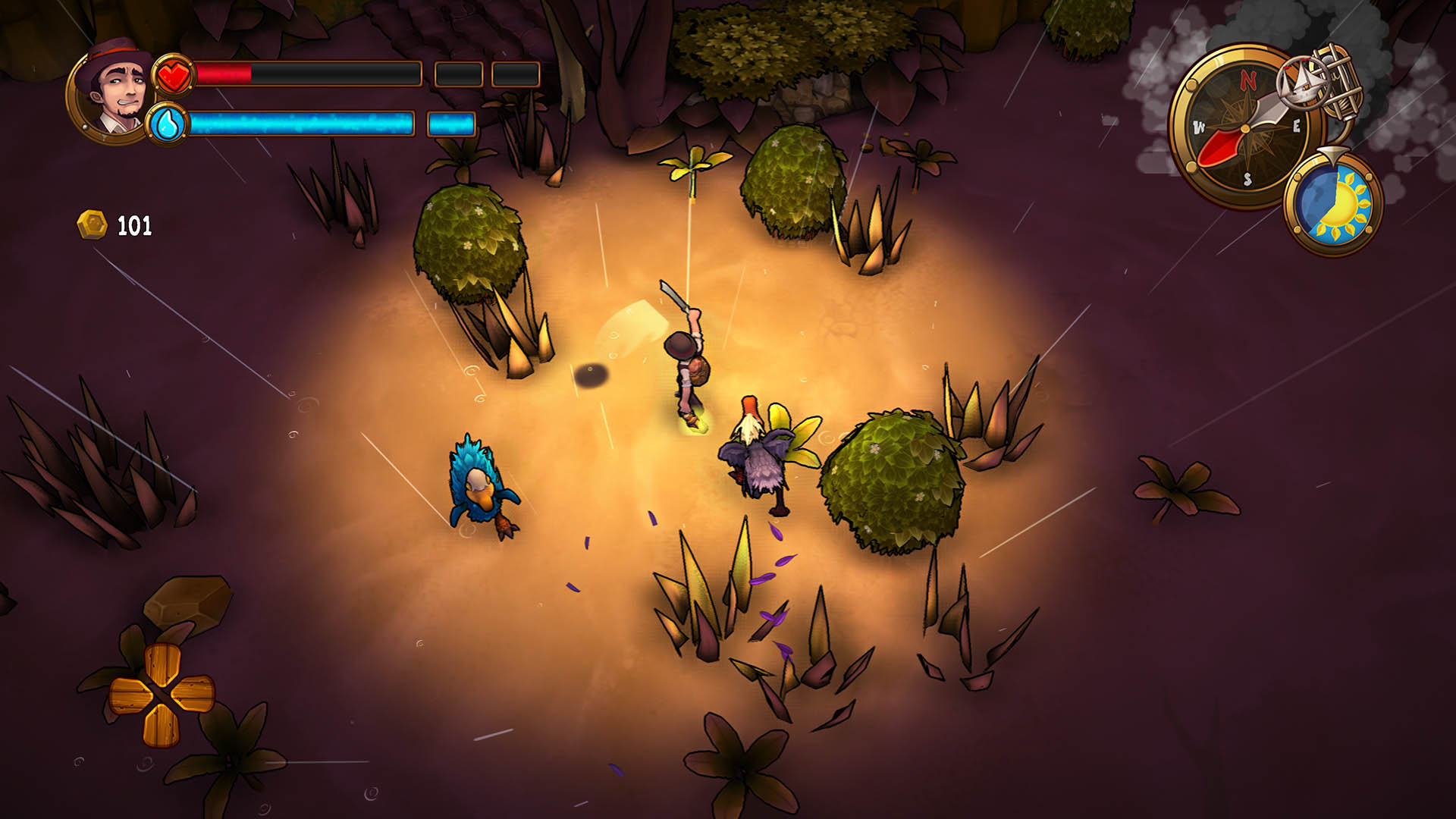Click the blue water drop icon
Screen dimensions: 1456x819
tap(167, 123)
